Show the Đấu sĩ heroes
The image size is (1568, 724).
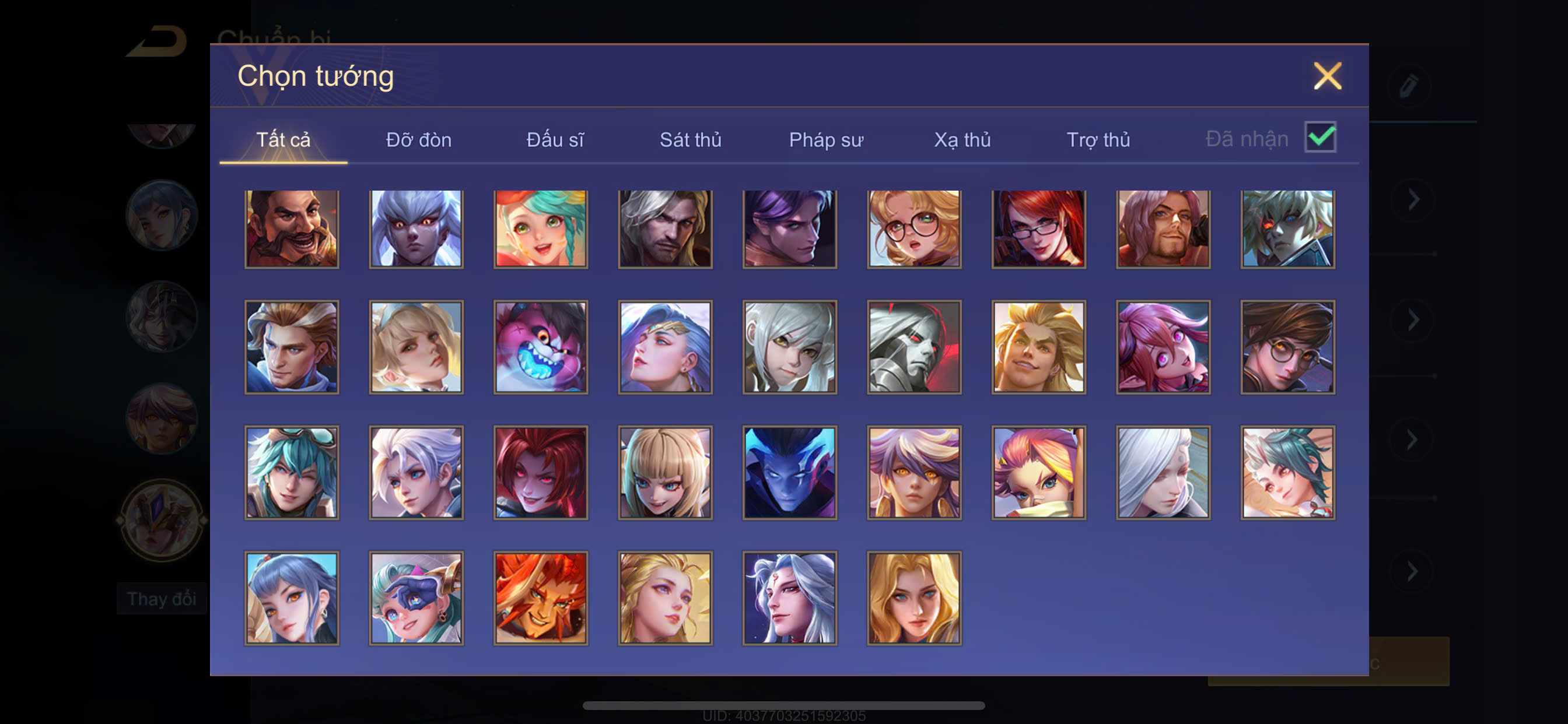point(555,140)
